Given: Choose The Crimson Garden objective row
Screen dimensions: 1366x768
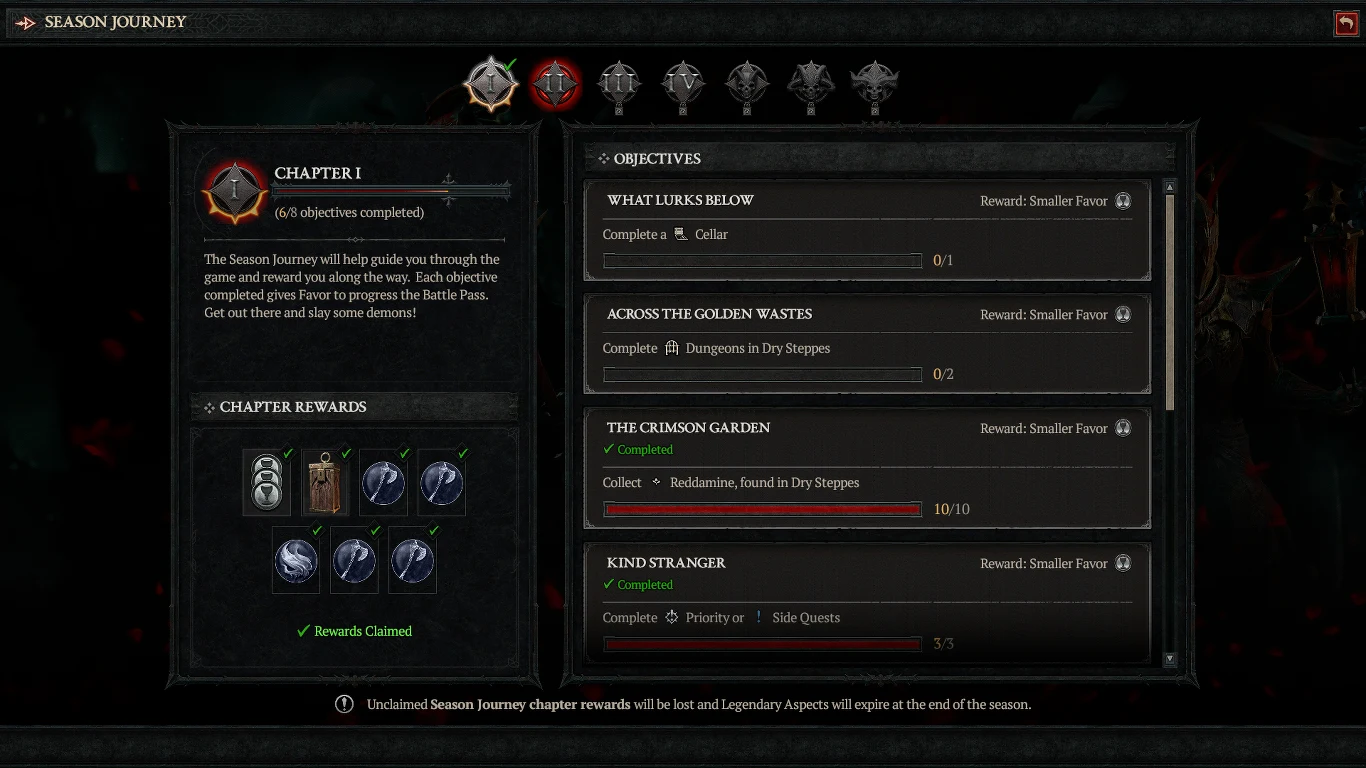Looking at the screenshot, I should click(x=866, y=468).
